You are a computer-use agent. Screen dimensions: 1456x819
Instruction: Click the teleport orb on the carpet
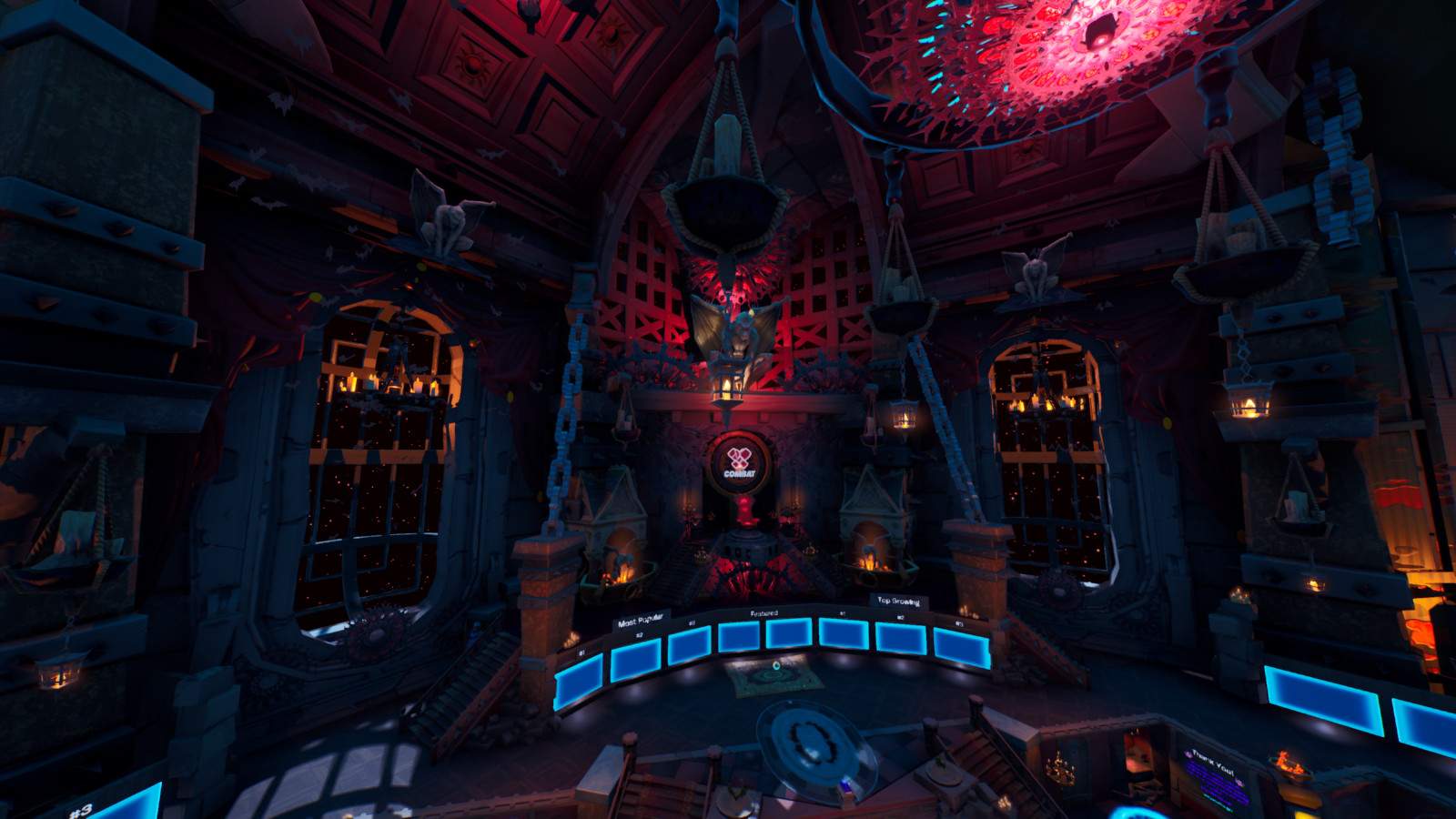tap(776, 665)
